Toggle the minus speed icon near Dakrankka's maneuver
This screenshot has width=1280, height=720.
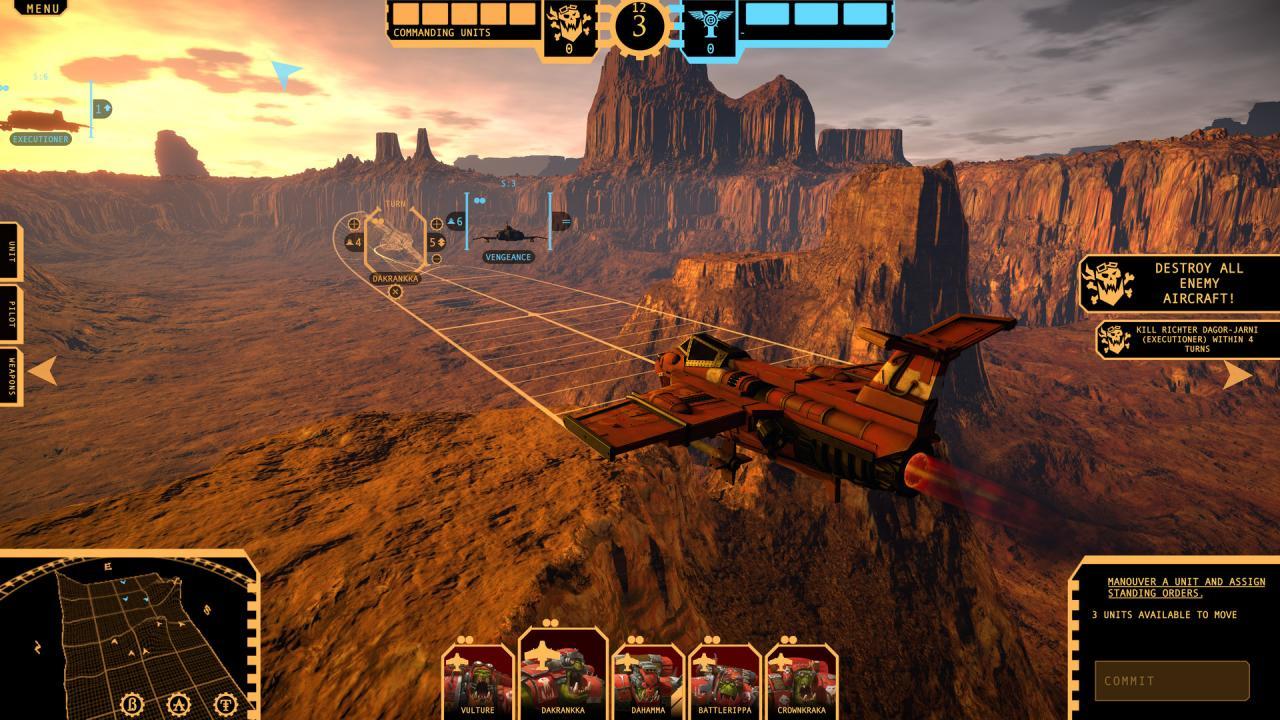pyautogui.click(x=437, y=258)
